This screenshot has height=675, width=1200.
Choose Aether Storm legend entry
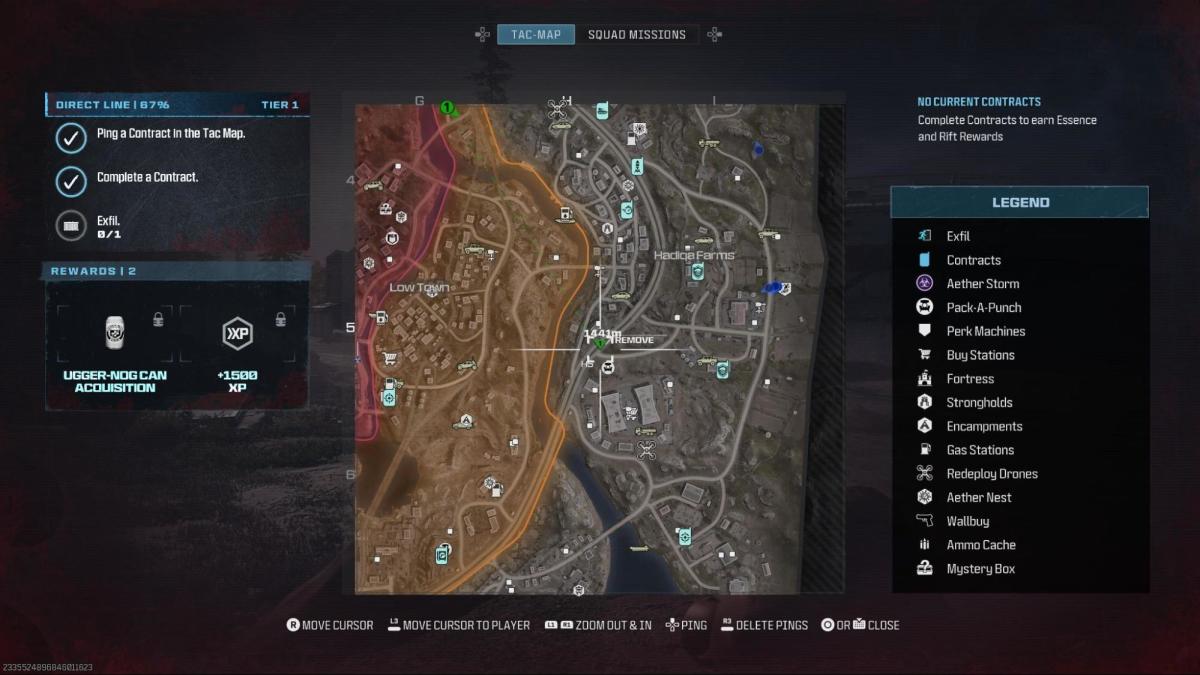pyautogui.click(x=982, y=284)
